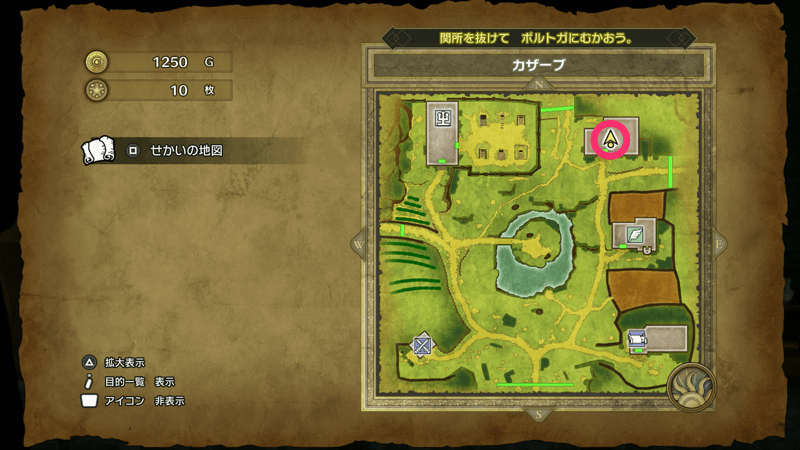Select the church marker on the town map

click(441, 117)
